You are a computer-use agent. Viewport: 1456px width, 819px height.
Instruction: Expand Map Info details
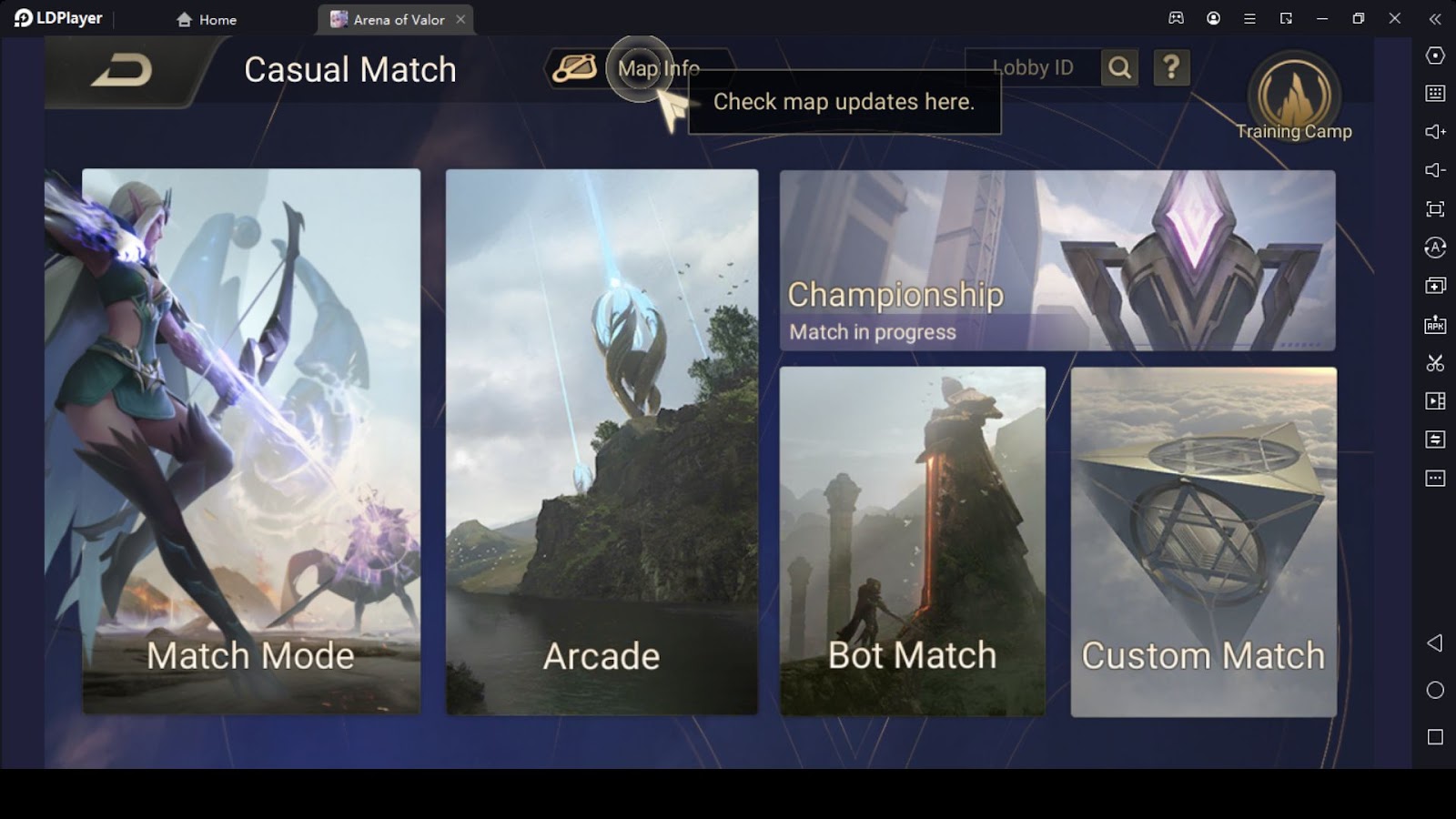tap(658, 68)
